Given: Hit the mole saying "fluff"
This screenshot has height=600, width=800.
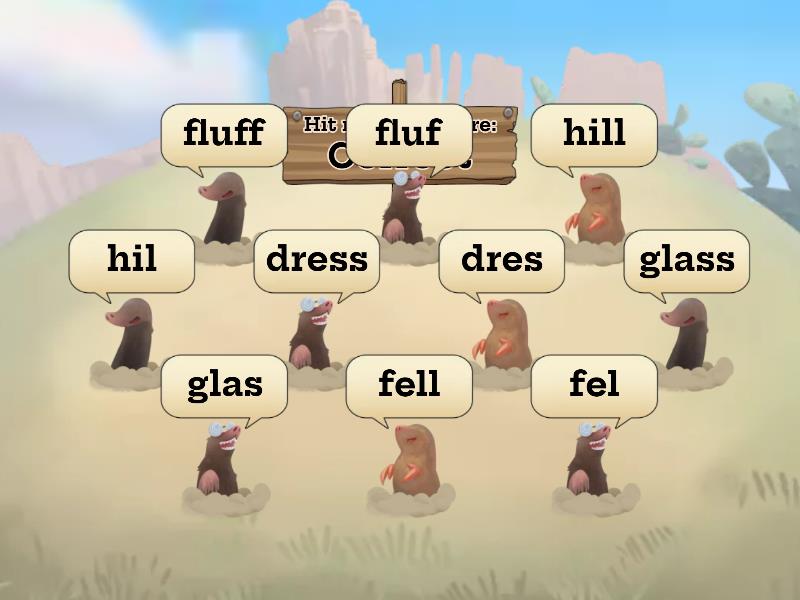Looking at the screenshot, I should [x=224, y=208].
